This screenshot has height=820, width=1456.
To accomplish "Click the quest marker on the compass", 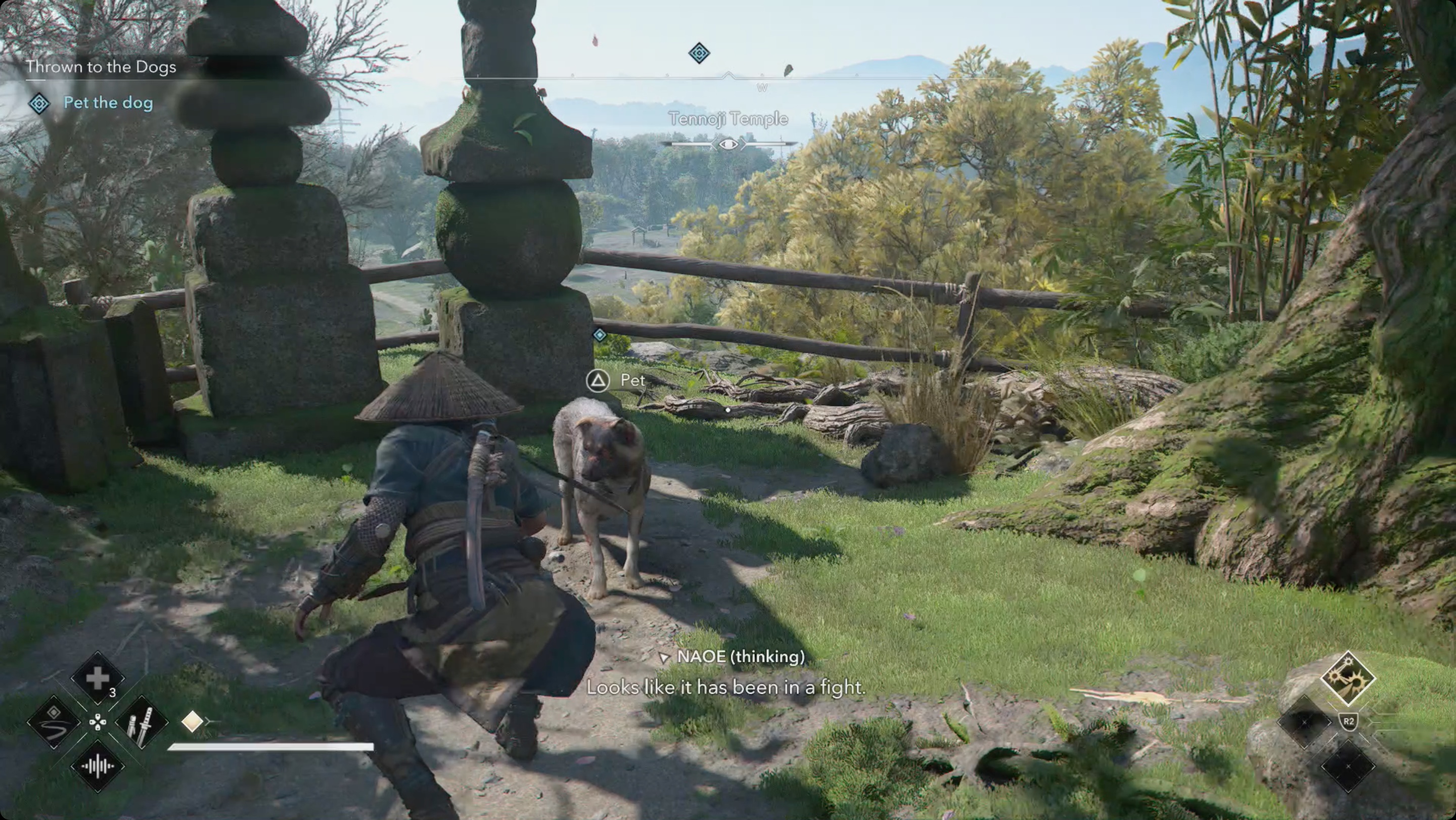I will coord(699,53).
